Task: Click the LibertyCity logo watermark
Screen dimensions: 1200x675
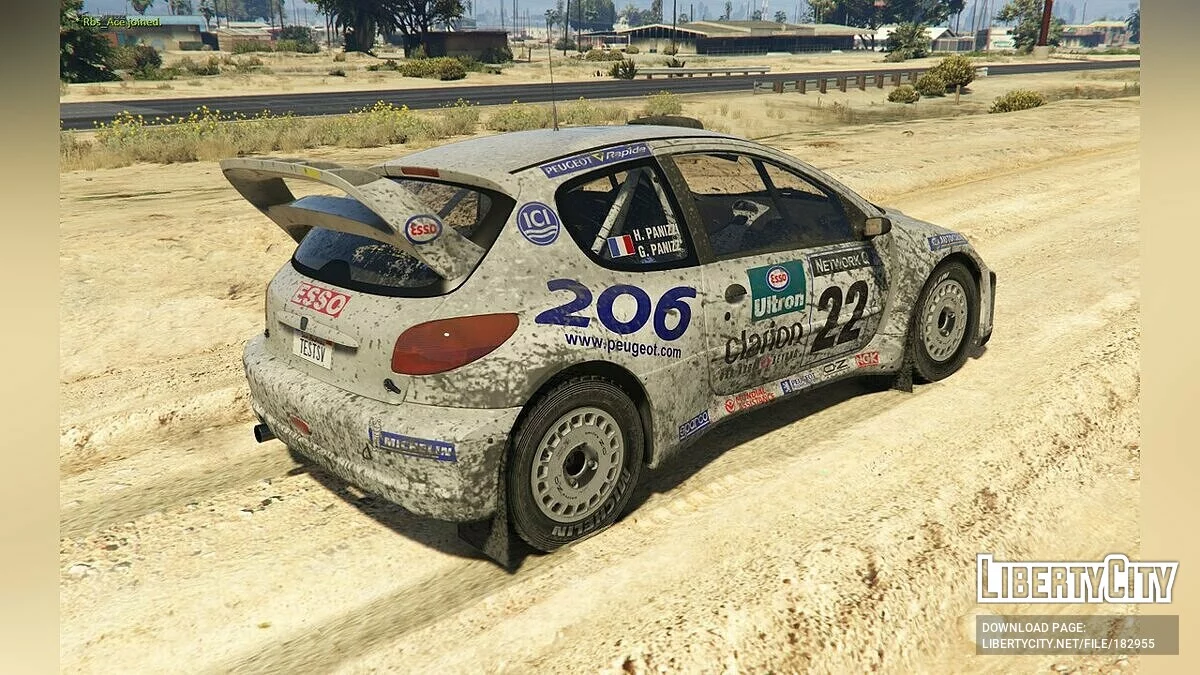Action: coord(1077,579)
